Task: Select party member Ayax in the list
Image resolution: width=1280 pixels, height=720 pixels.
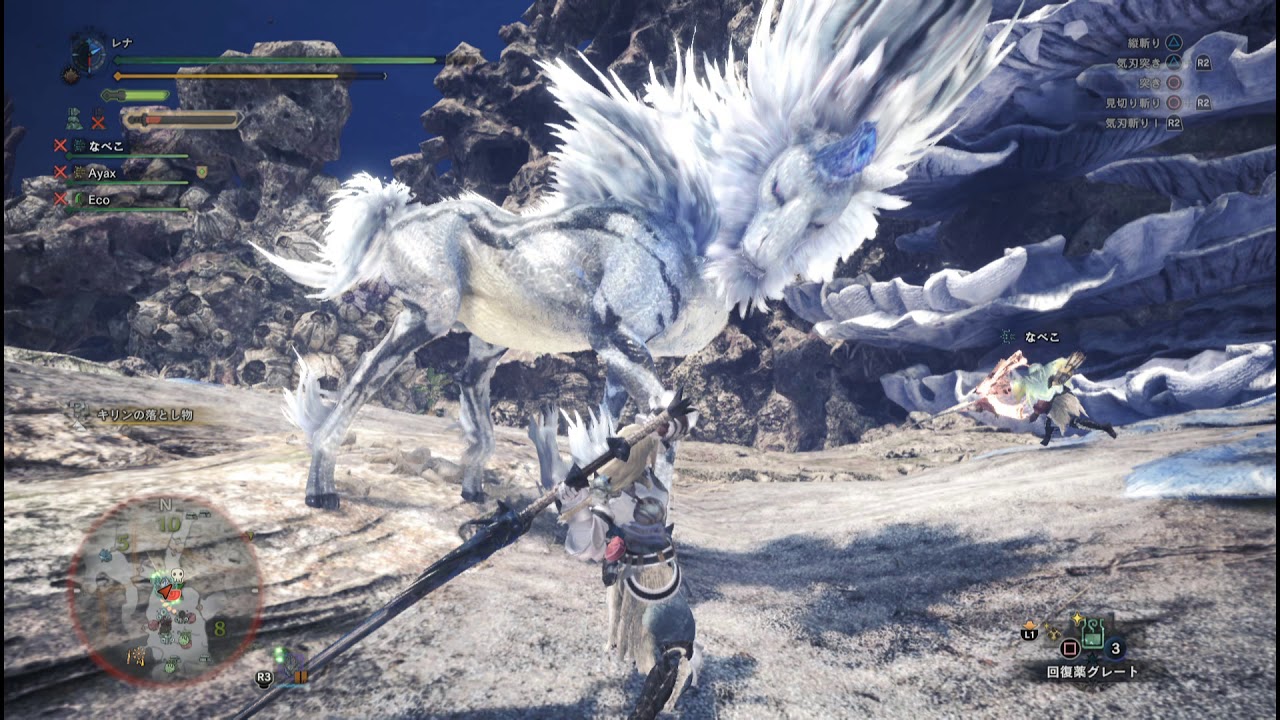Action: point(102,173)
